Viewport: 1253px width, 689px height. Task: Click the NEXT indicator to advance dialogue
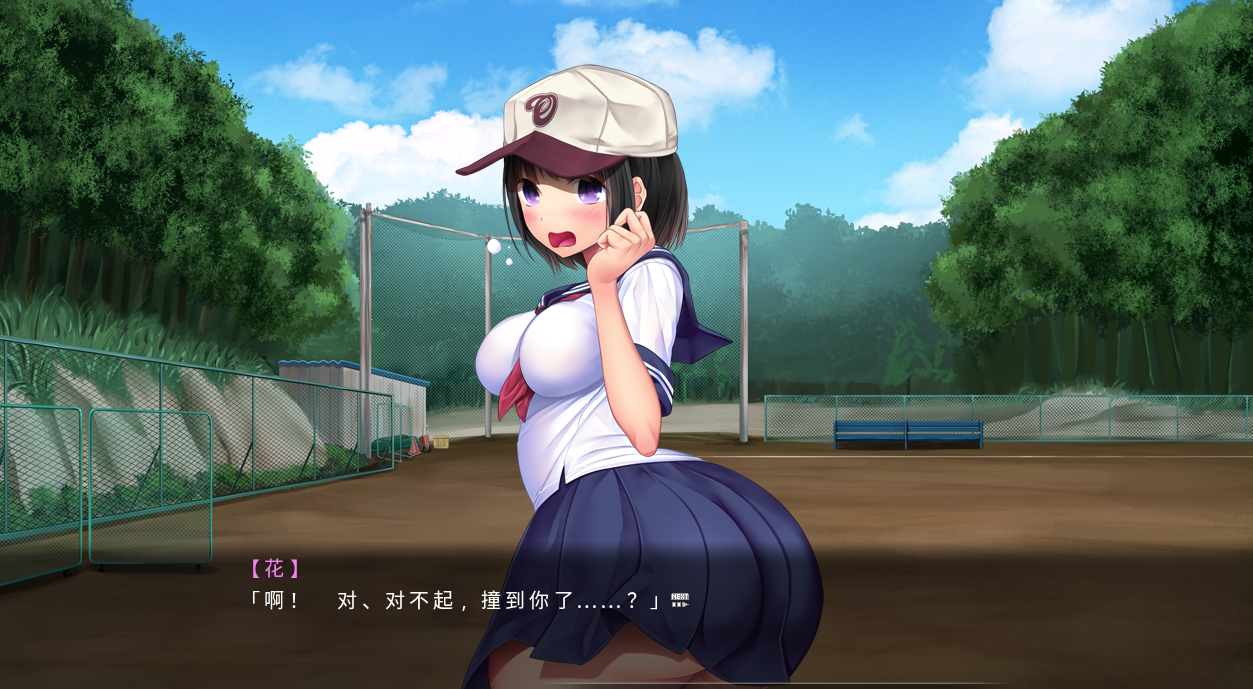[x=680, y=600]
